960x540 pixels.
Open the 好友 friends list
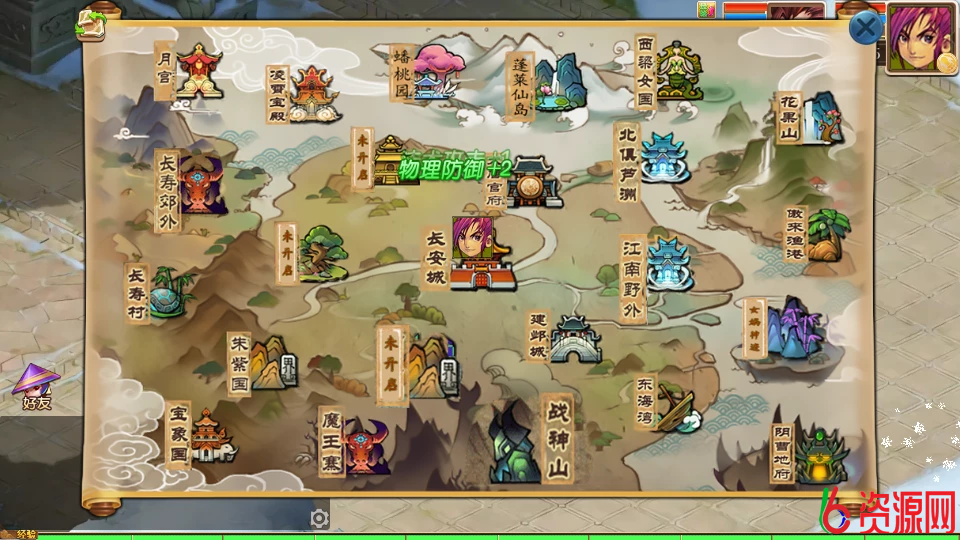[x=37, y=387]
